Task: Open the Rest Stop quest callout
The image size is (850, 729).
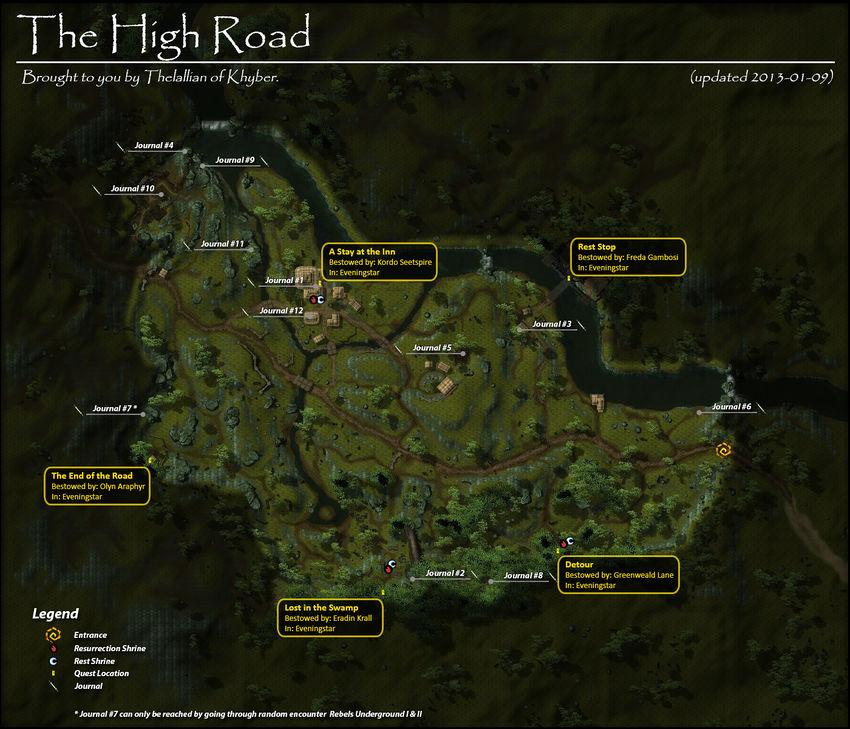Action: point(628,257)
